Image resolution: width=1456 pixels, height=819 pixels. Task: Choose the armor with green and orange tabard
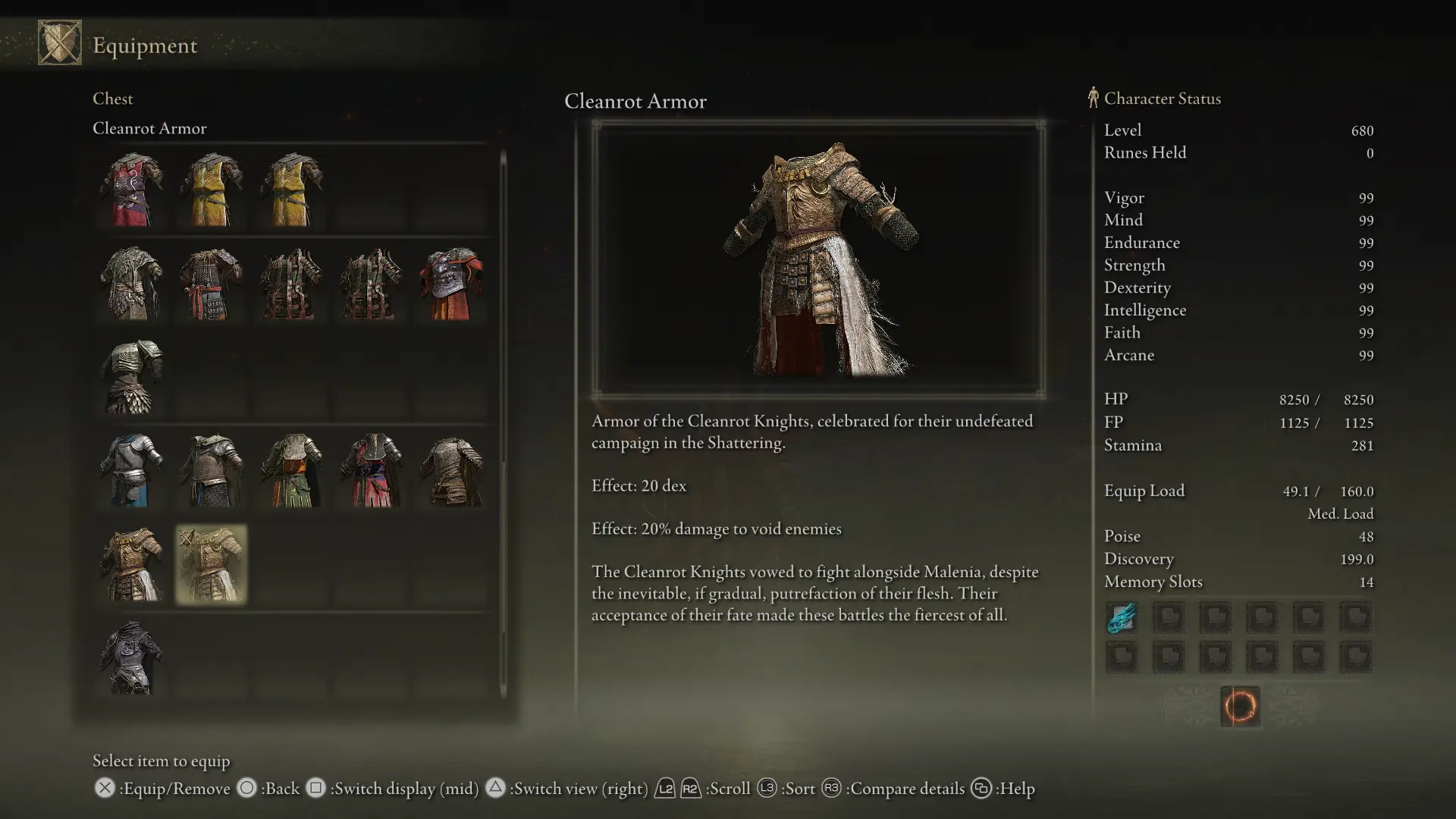pyautogui.click(x=292, y=470)
